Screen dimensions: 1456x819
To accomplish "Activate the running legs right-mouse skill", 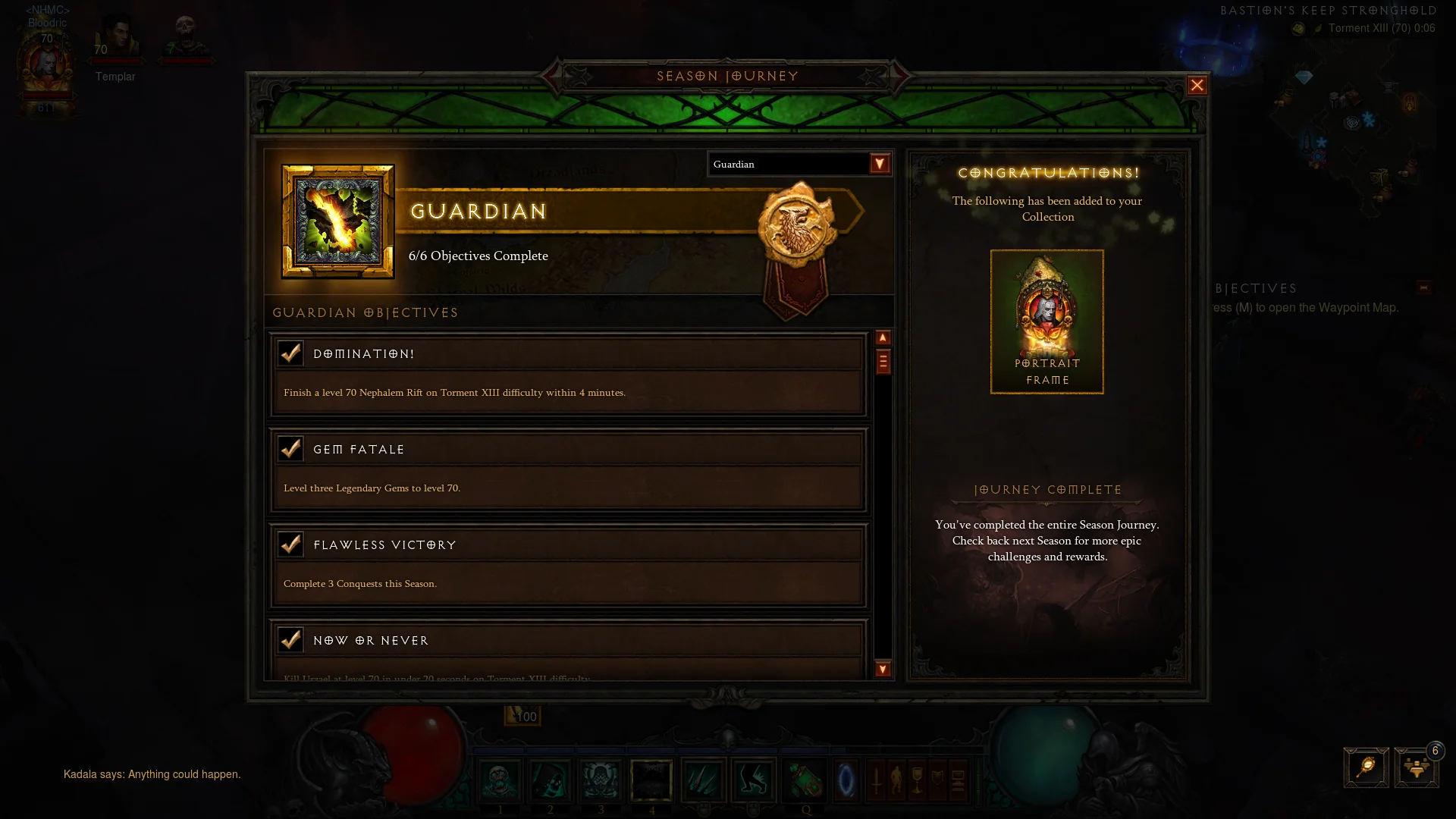I will 753,780.
